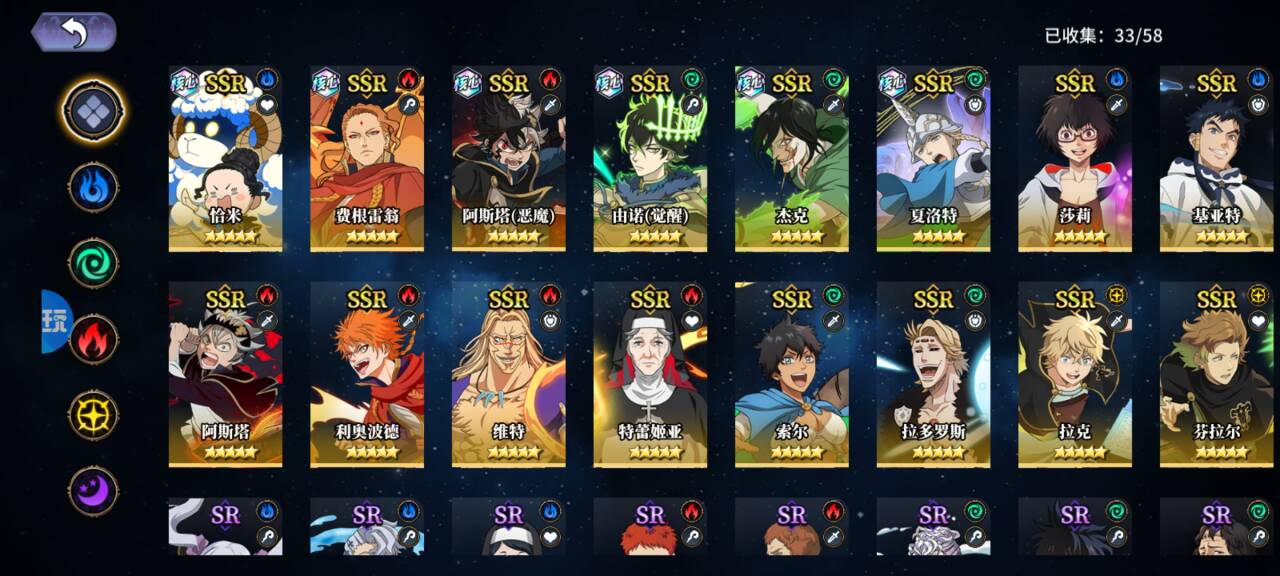Select the 维特 character card
The height and width of the screenshot is (576, 1280).
(x=508, y=374)
